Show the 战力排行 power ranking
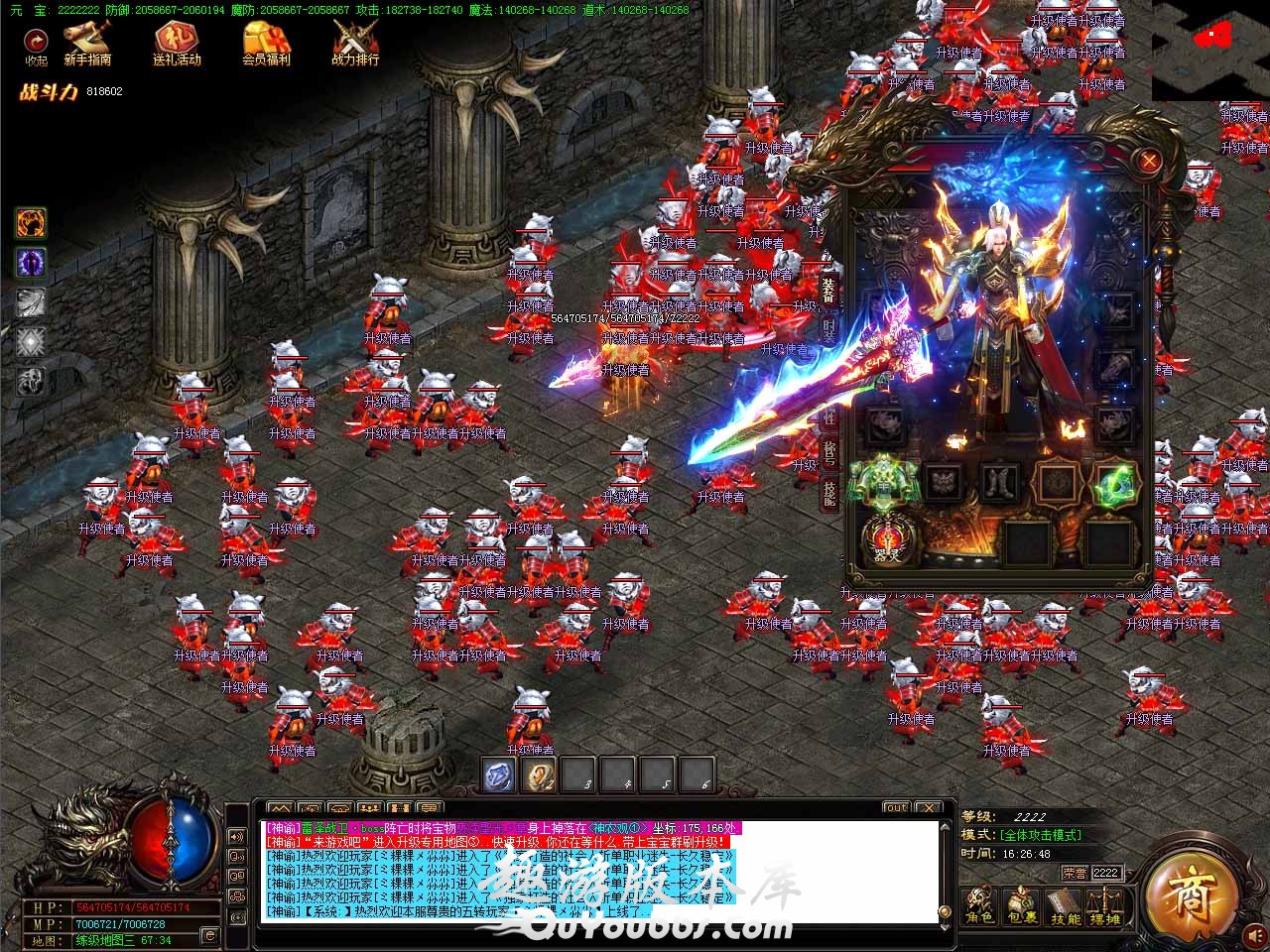Image resolution: width=1270 pixels, height=952 pixels. (354, 43)
